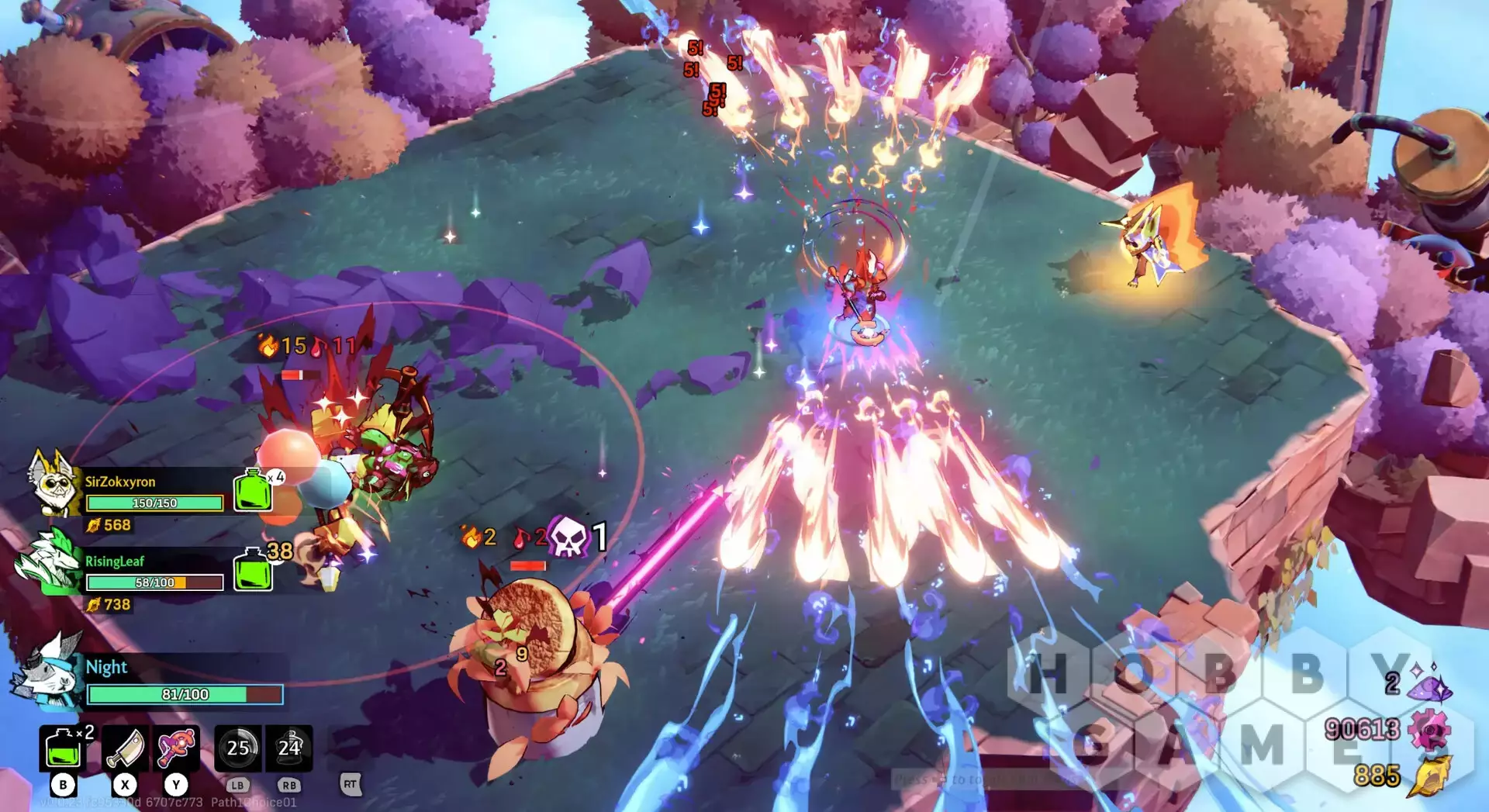Click the pink gear currency icon
The image size is (1489, 812).
[1429, 731]
